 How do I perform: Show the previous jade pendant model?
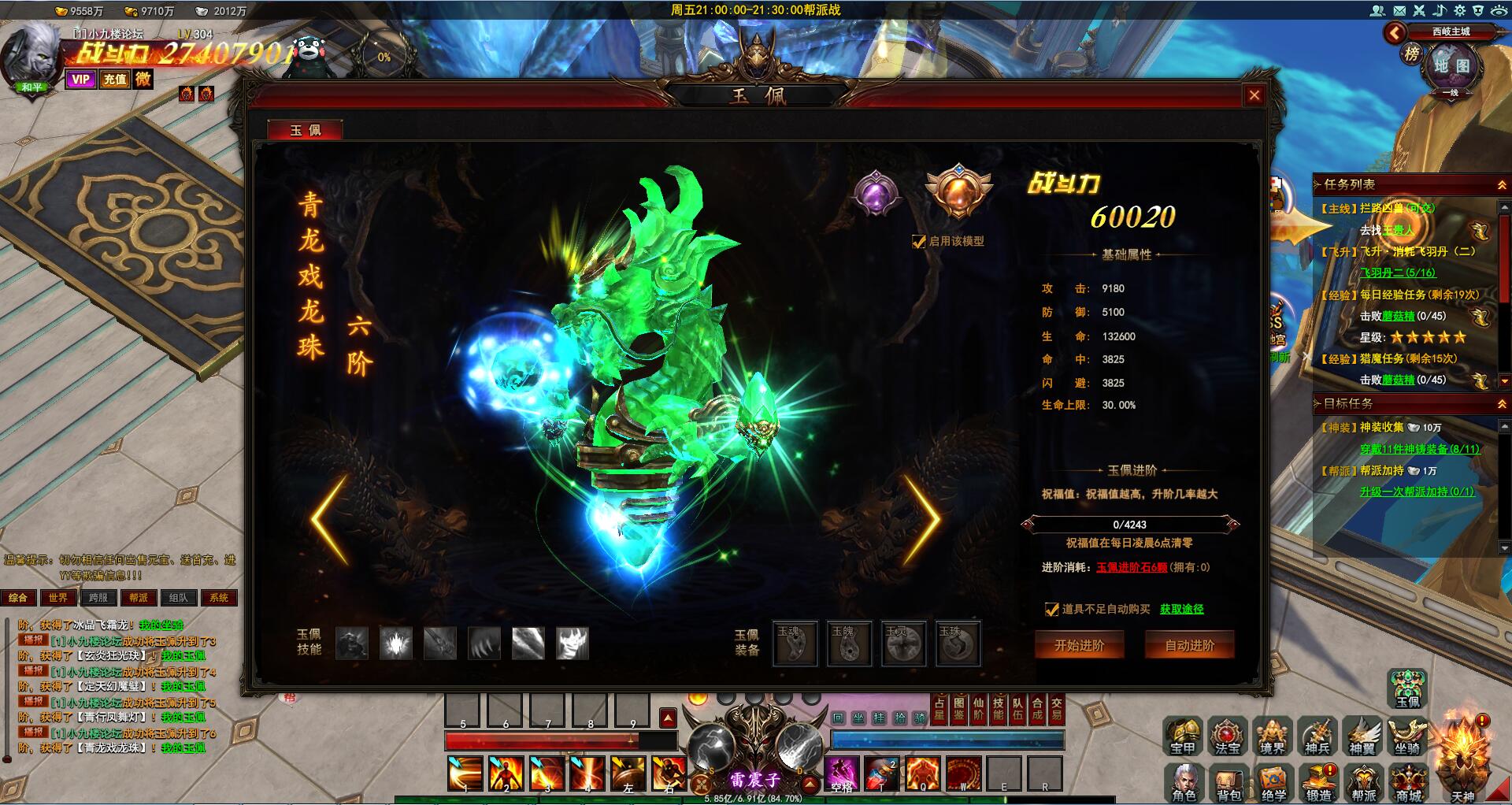(329, 519)
